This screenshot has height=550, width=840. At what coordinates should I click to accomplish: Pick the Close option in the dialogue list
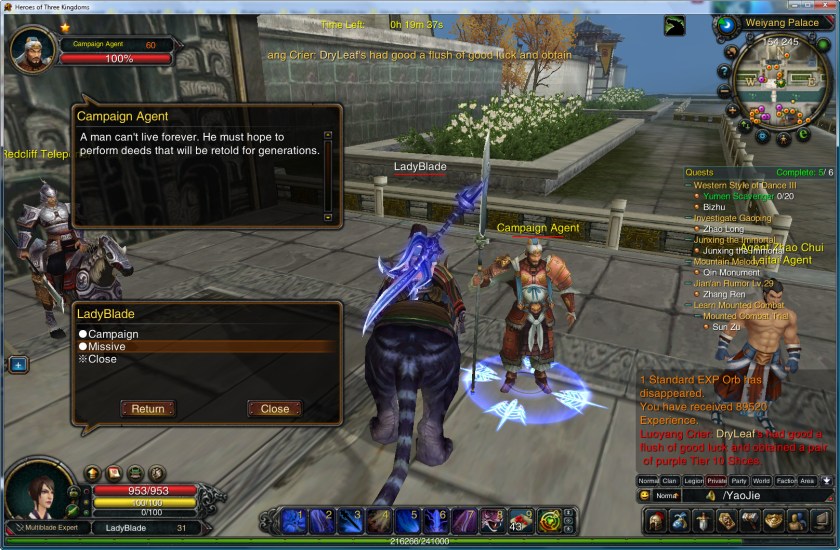tap(102, 359)
